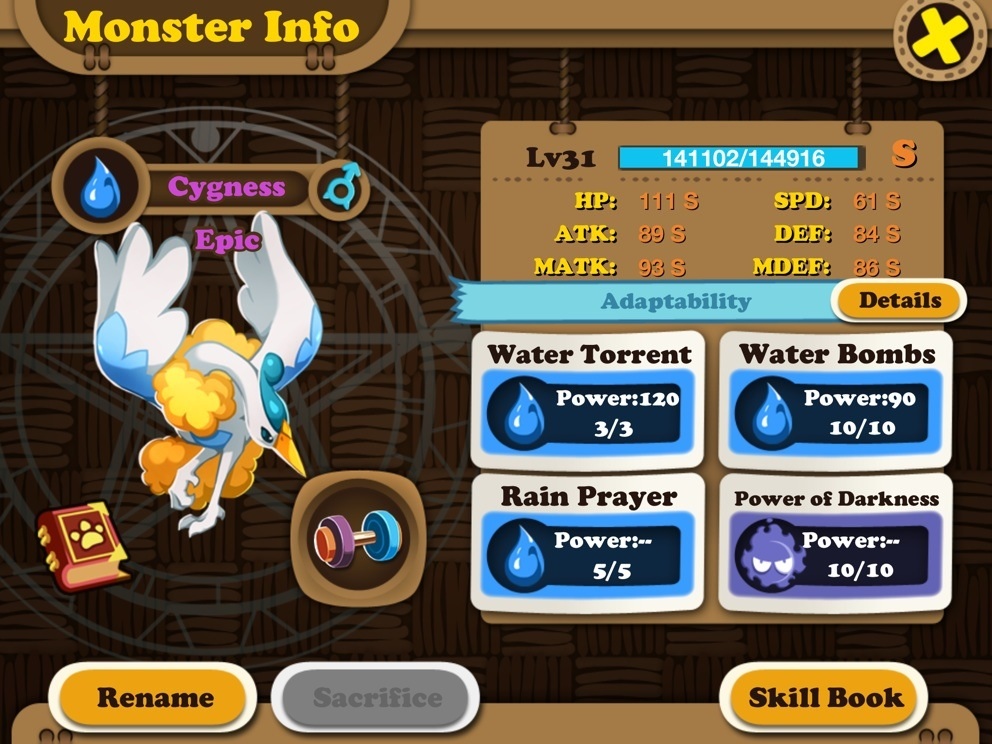Select the Water Torrent skill
Viewport: 992px width, 744px height.
point(588,400)
